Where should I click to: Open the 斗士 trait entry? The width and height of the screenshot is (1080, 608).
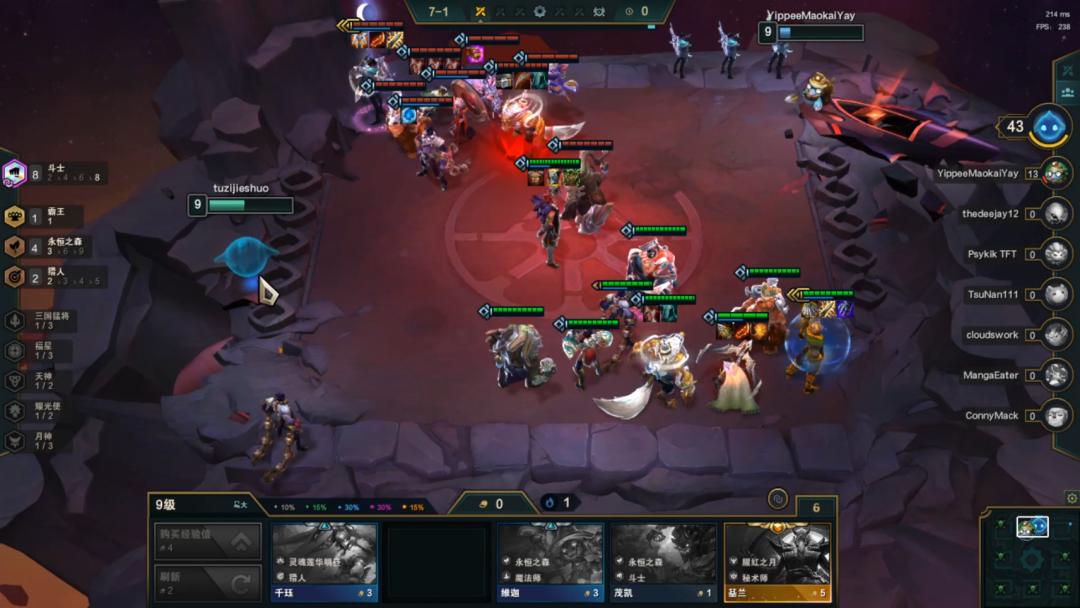[x=15, y=174]
